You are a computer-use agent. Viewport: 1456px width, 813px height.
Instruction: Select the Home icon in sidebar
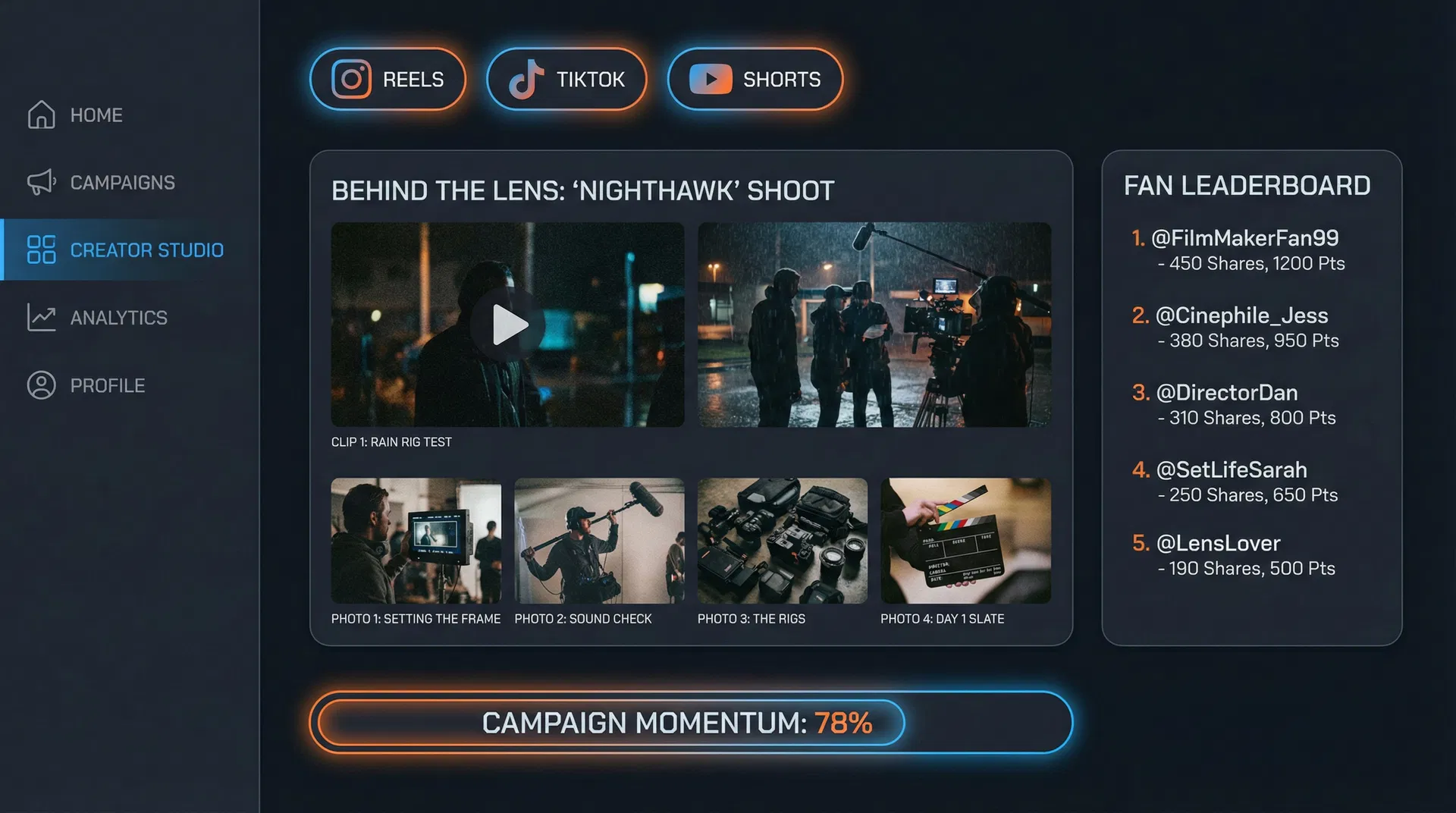(41, 115)
